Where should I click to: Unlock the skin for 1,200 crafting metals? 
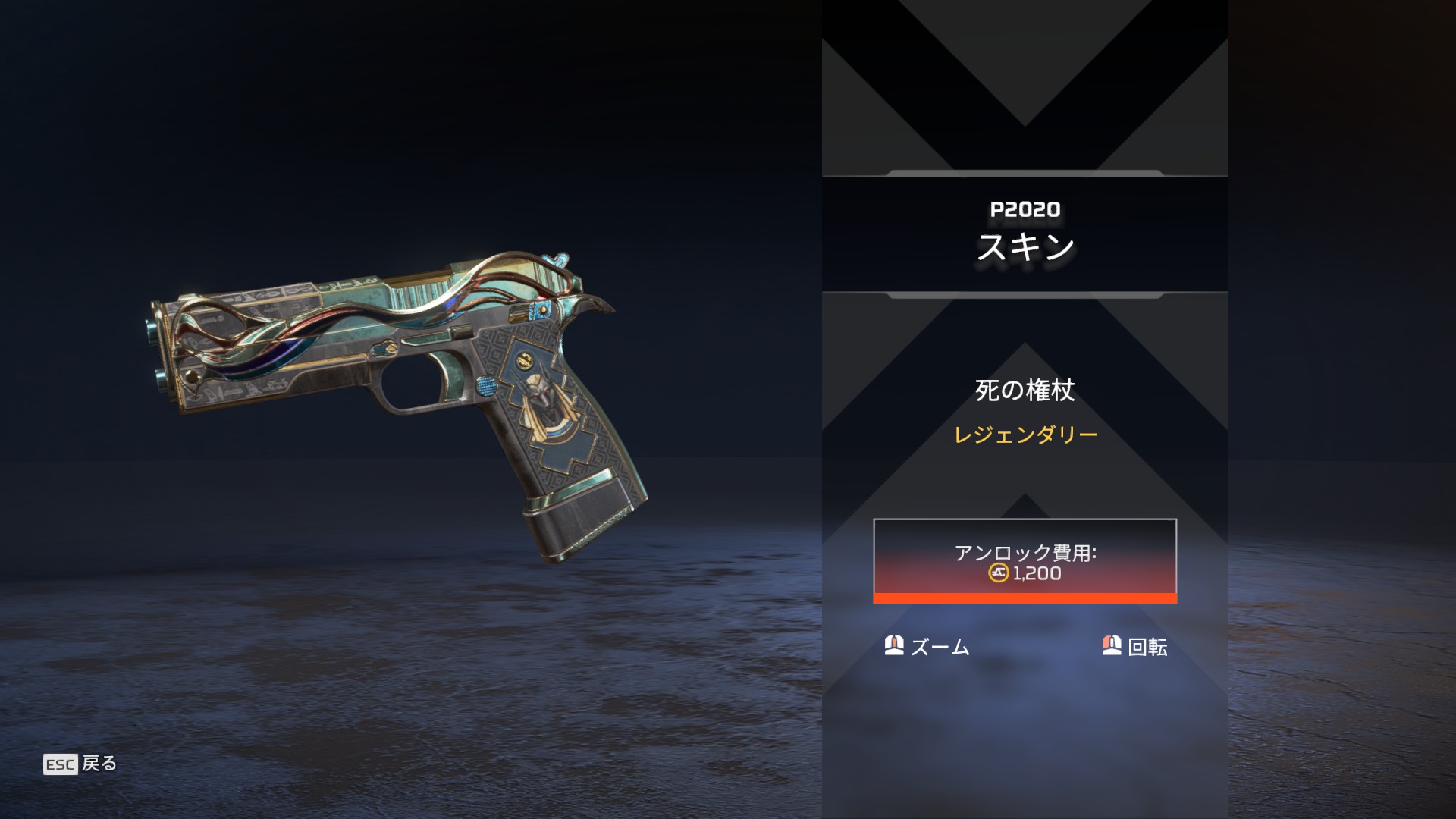pos(1025,561)
